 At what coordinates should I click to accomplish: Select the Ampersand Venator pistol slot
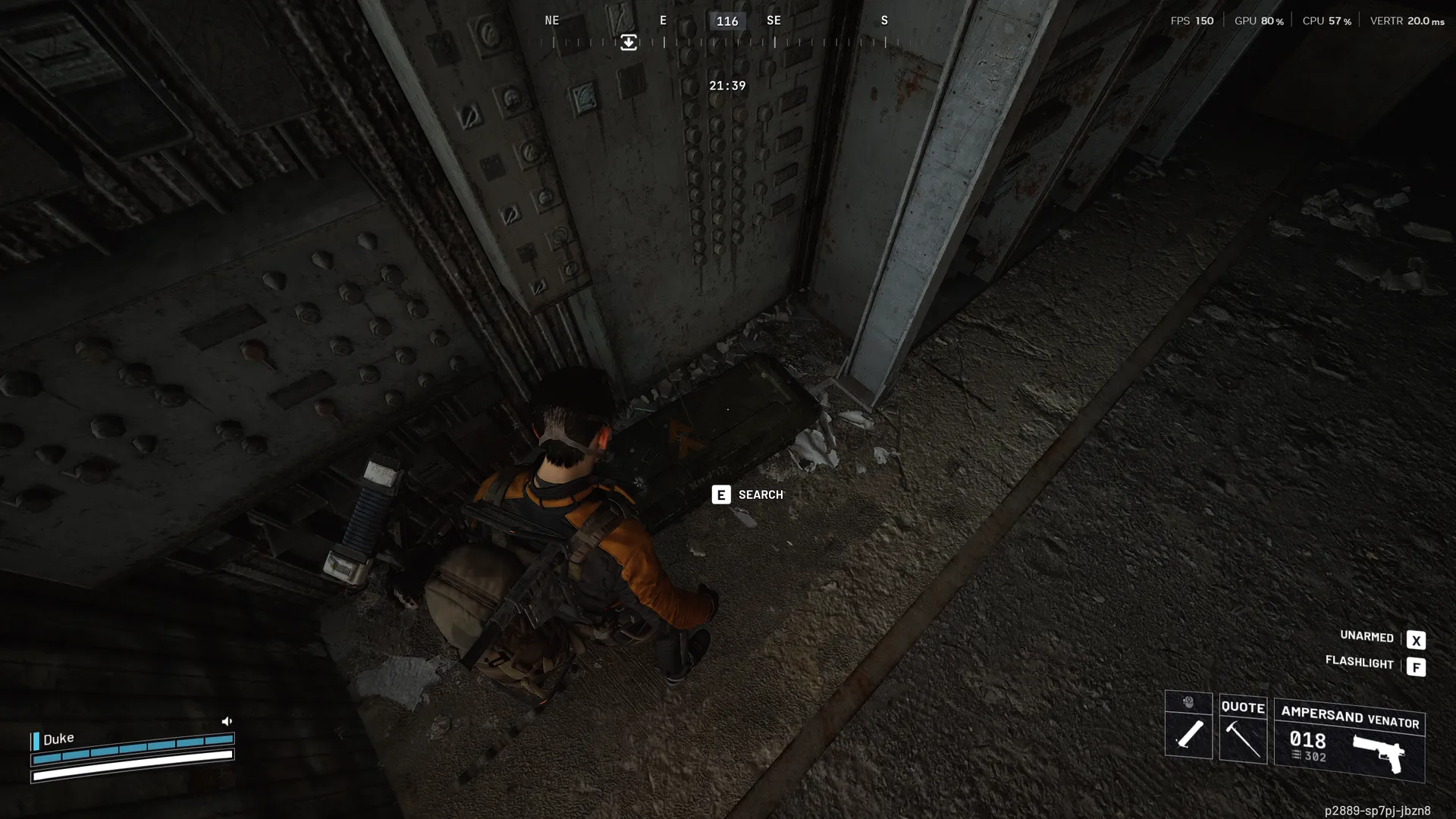[1349, 741]
